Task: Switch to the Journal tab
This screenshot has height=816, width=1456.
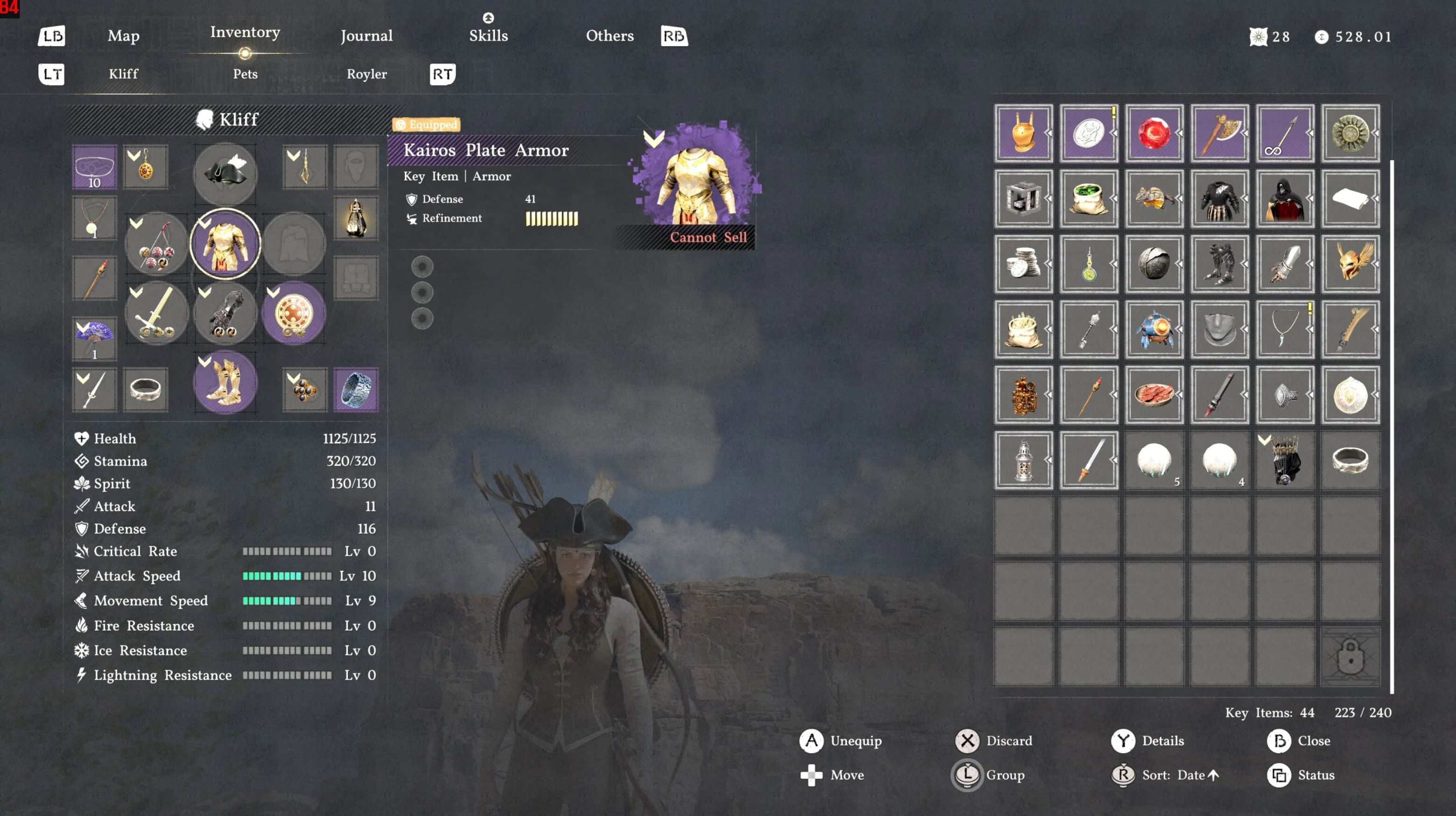Action: click(x=366, y=36)
